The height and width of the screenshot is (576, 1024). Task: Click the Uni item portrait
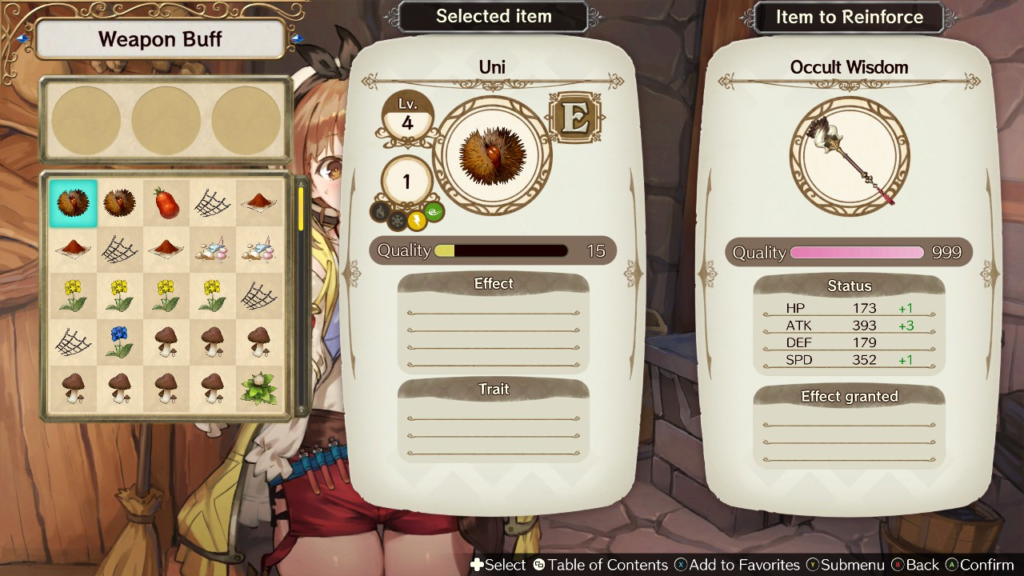[492, 155]
